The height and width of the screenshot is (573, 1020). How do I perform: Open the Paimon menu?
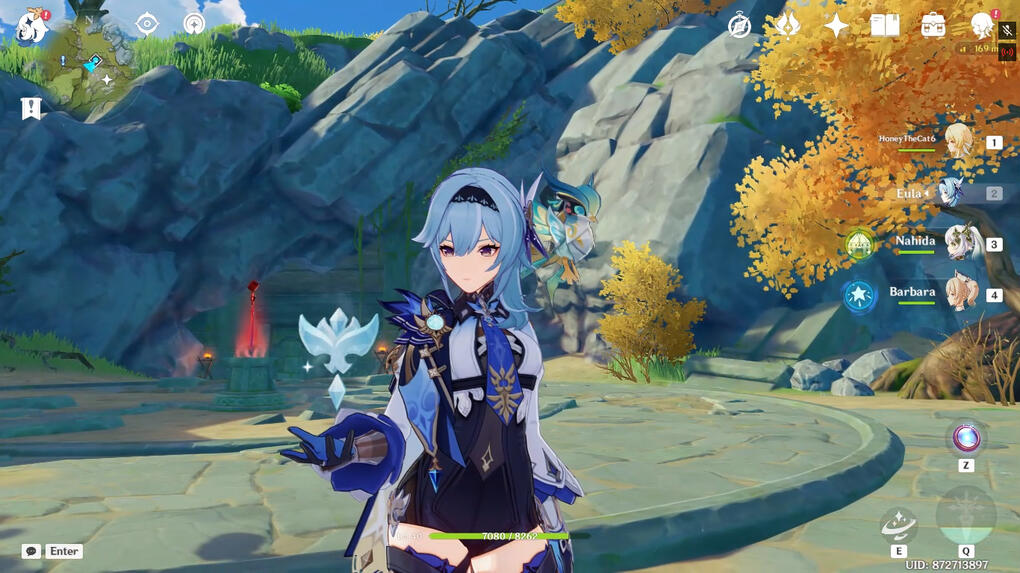point(32,26)
